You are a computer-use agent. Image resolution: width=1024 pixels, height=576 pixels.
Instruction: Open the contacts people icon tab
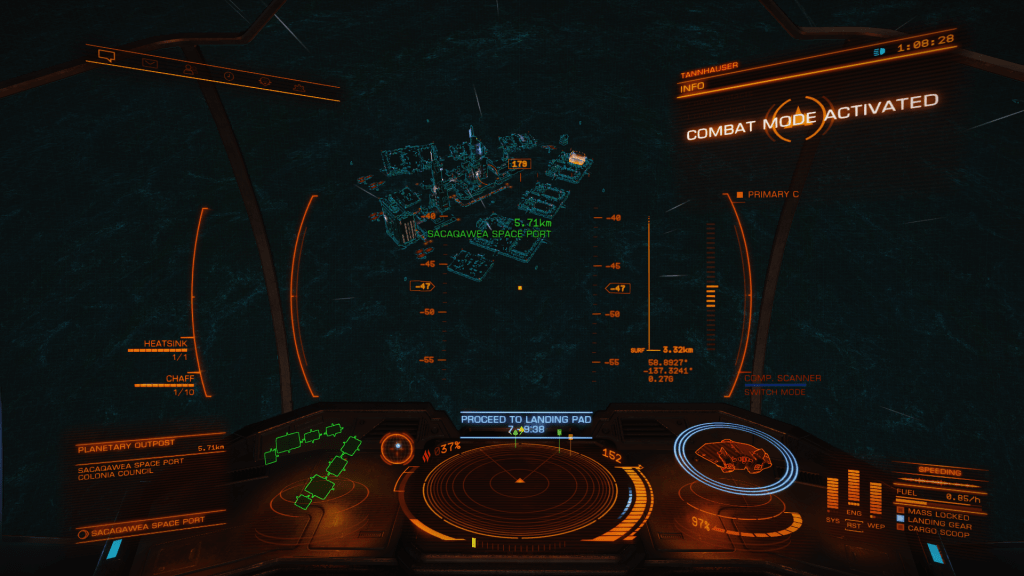coord(187,69)
